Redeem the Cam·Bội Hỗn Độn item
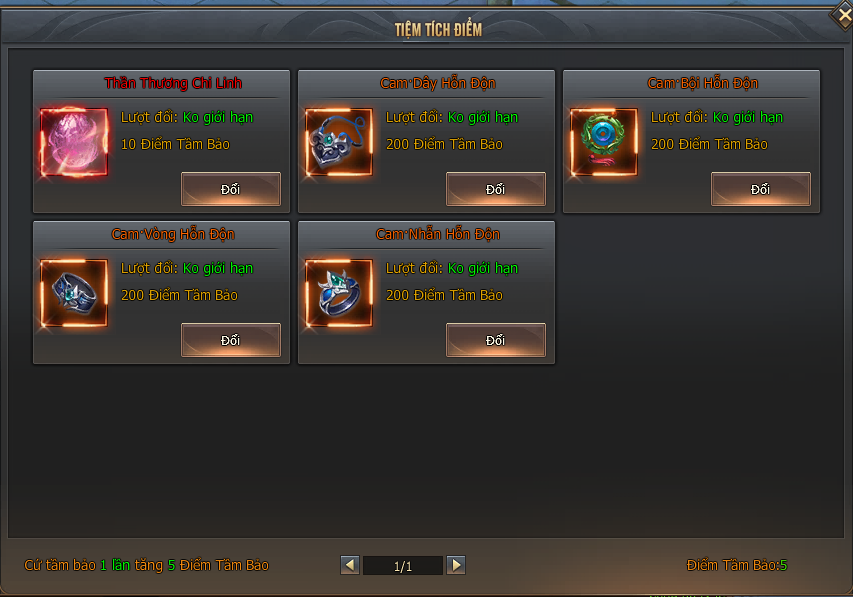 (760, 189)
